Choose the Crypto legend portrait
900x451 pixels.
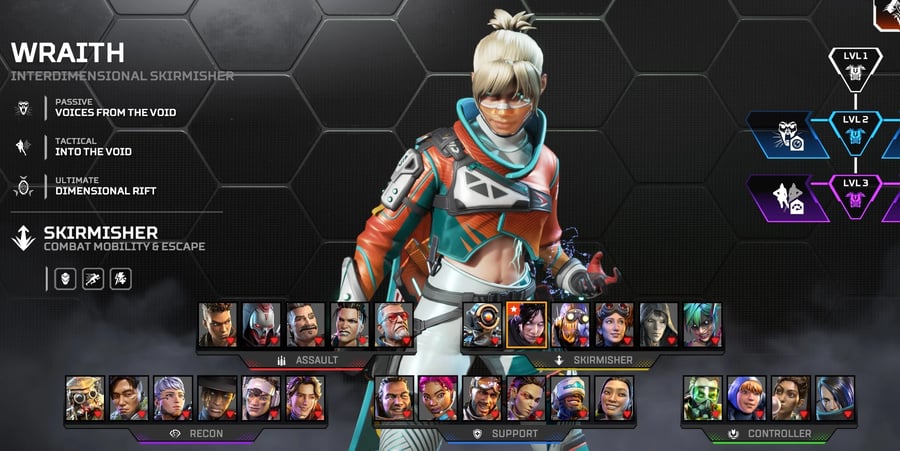click(x=129, y=398)
